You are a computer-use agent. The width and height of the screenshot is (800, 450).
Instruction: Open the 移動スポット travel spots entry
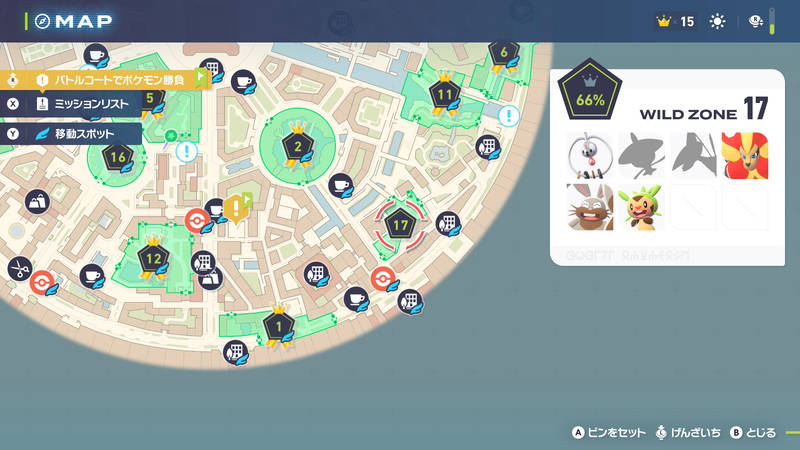75,133
